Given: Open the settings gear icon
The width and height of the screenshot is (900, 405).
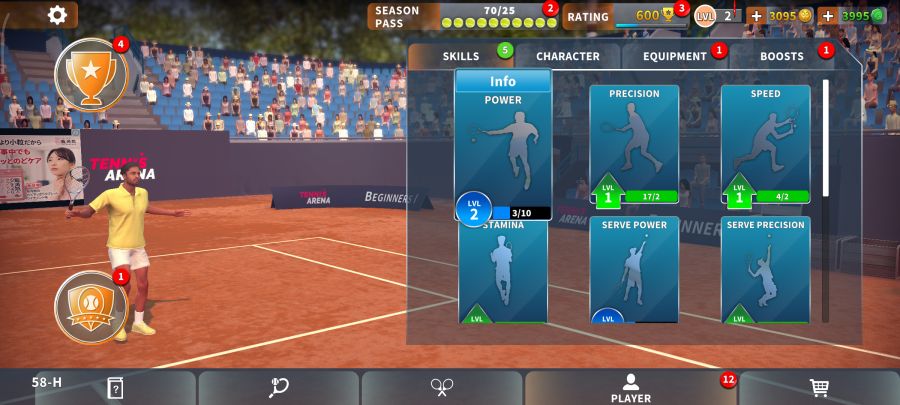Looking at the screenshot, I should (58, 14).
